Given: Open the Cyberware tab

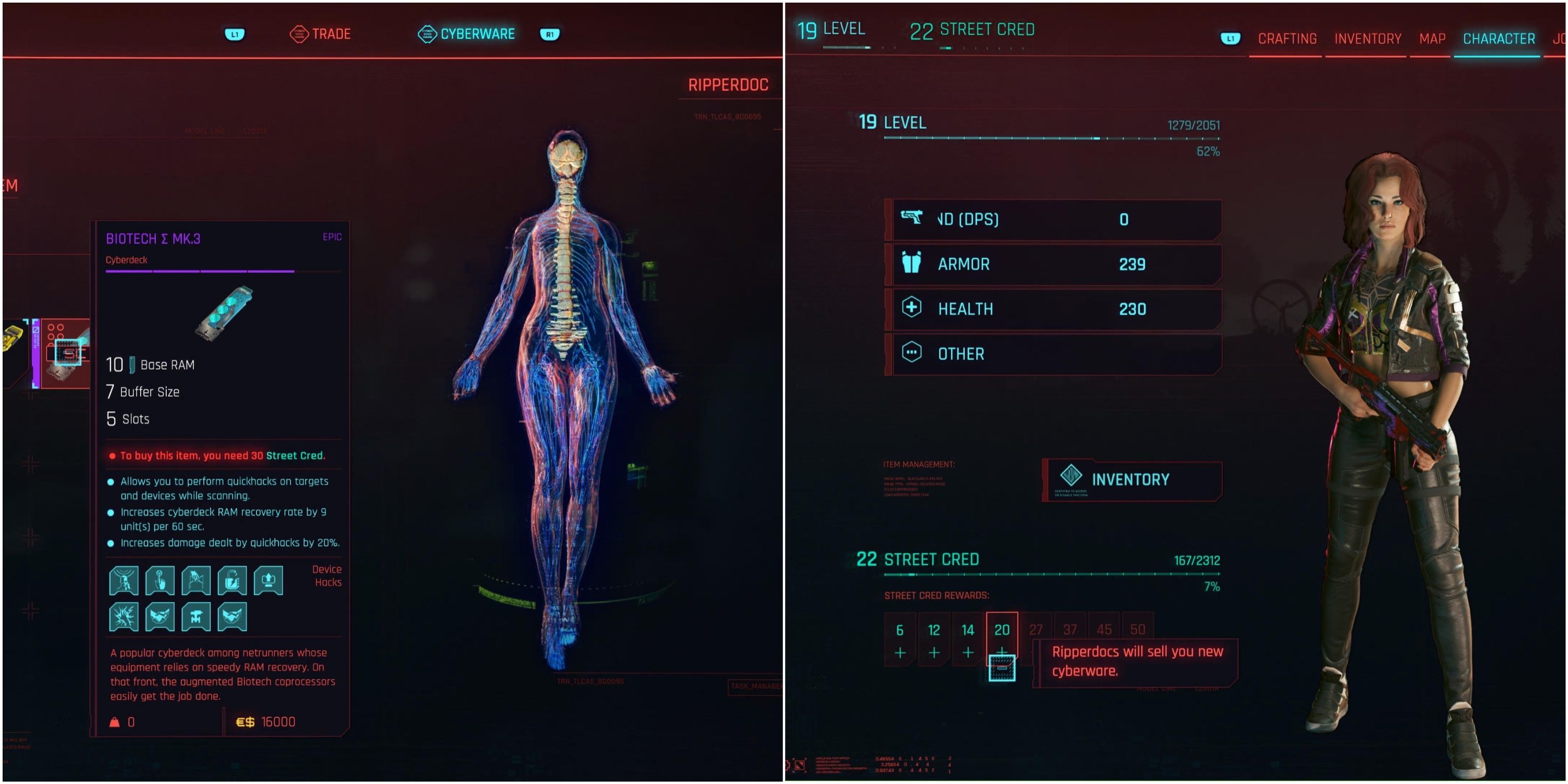Looking at the screenshot, I should [467, 34].
